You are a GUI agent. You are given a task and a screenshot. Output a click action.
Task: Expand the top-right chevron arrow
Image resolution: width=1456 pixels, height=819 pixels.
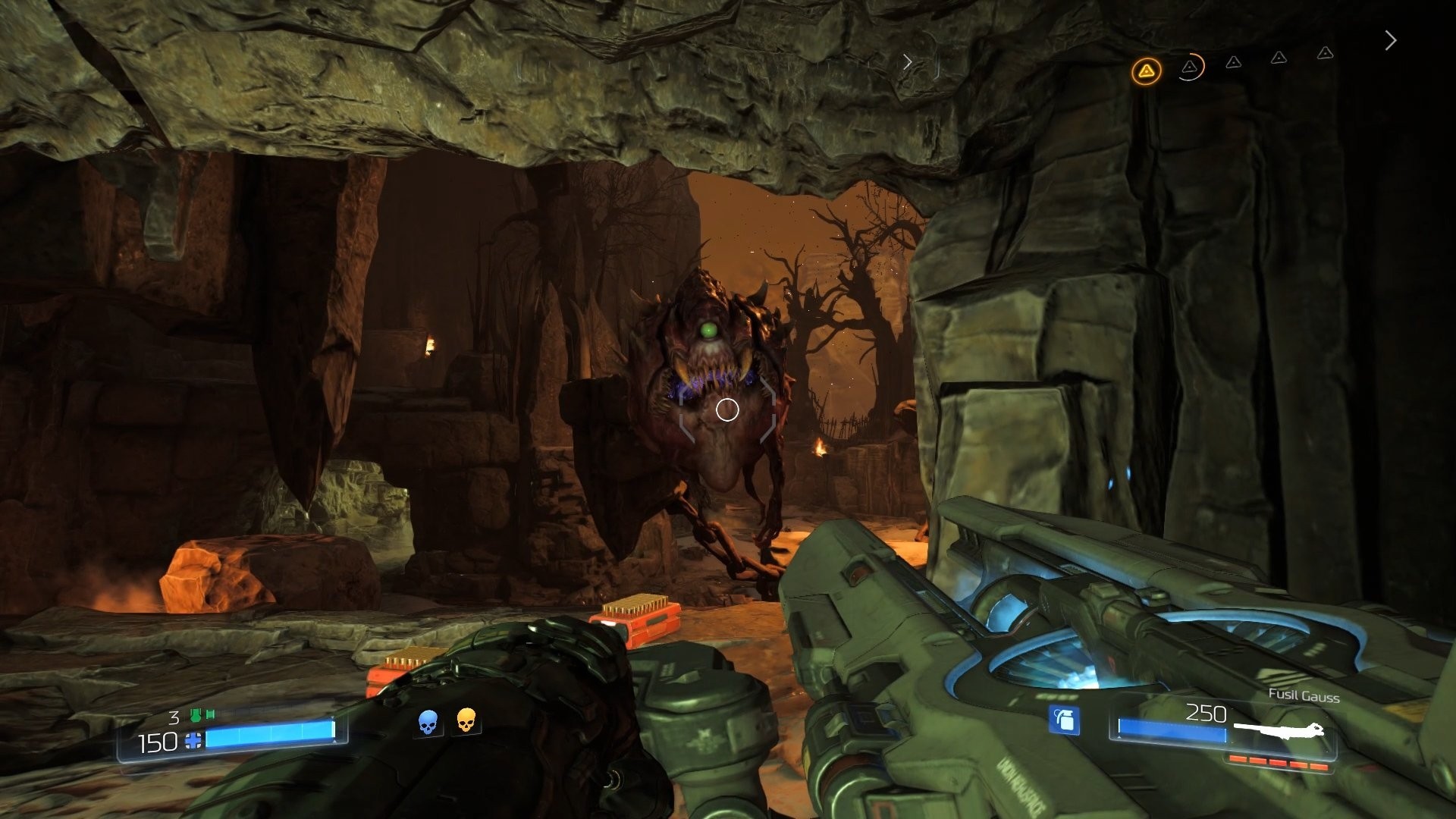click(1391, 40)
